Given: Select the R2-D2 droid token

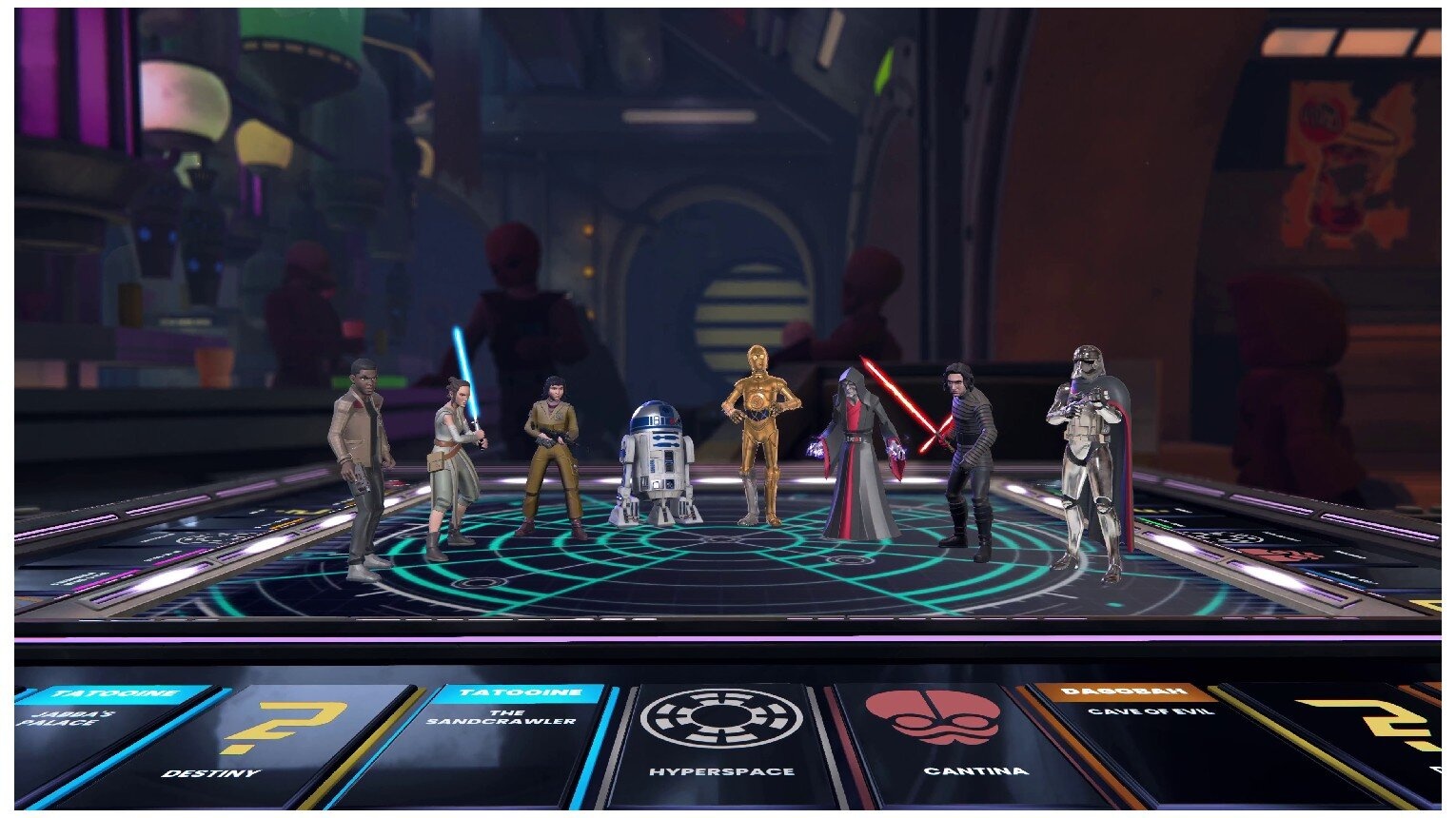Looking at the screenshot, I should pos(650,466).
